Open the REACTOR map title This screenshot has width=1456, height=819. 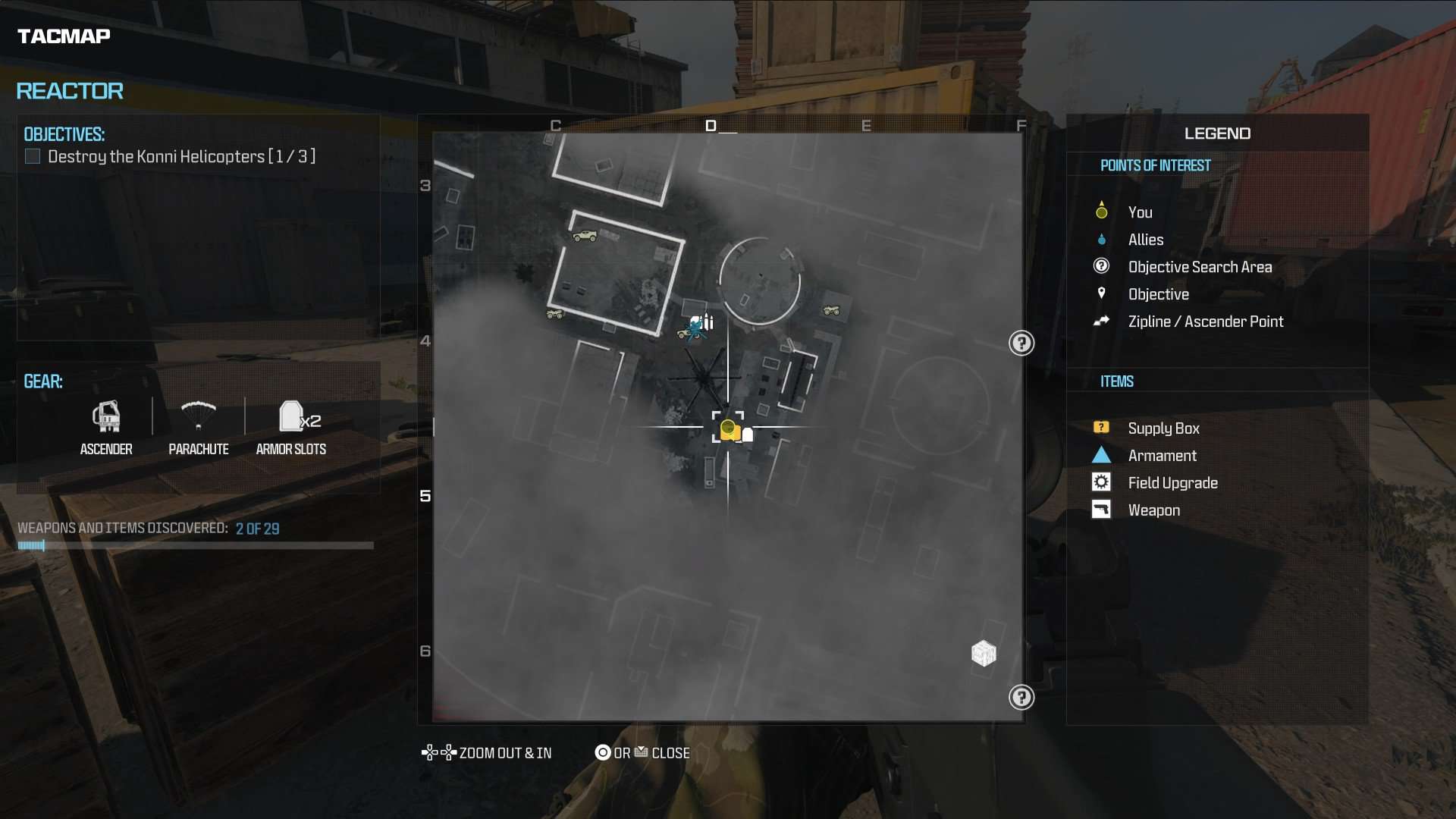69,91
